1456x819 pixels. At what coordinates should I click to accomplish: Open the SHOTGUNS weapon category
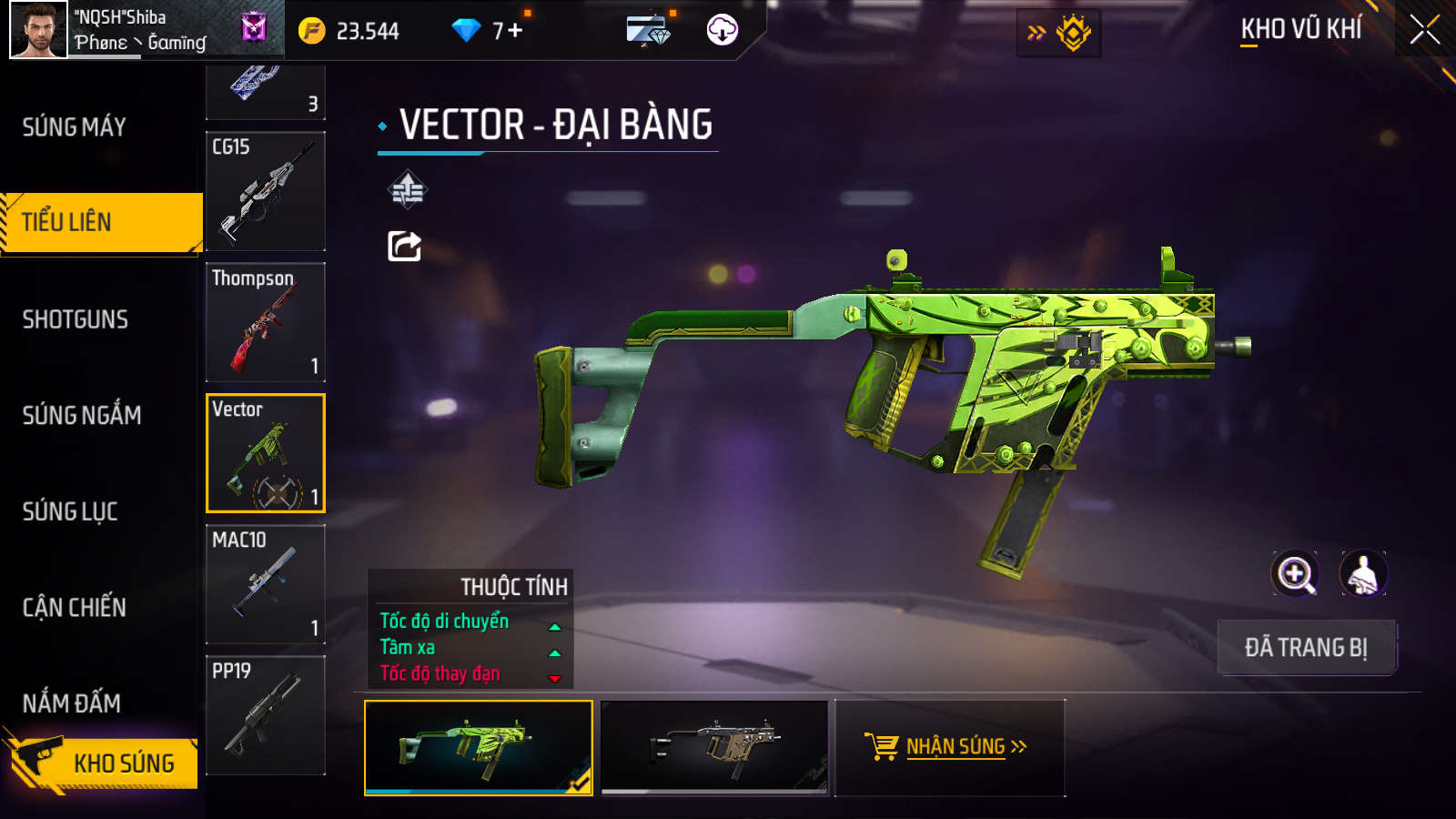76,319
